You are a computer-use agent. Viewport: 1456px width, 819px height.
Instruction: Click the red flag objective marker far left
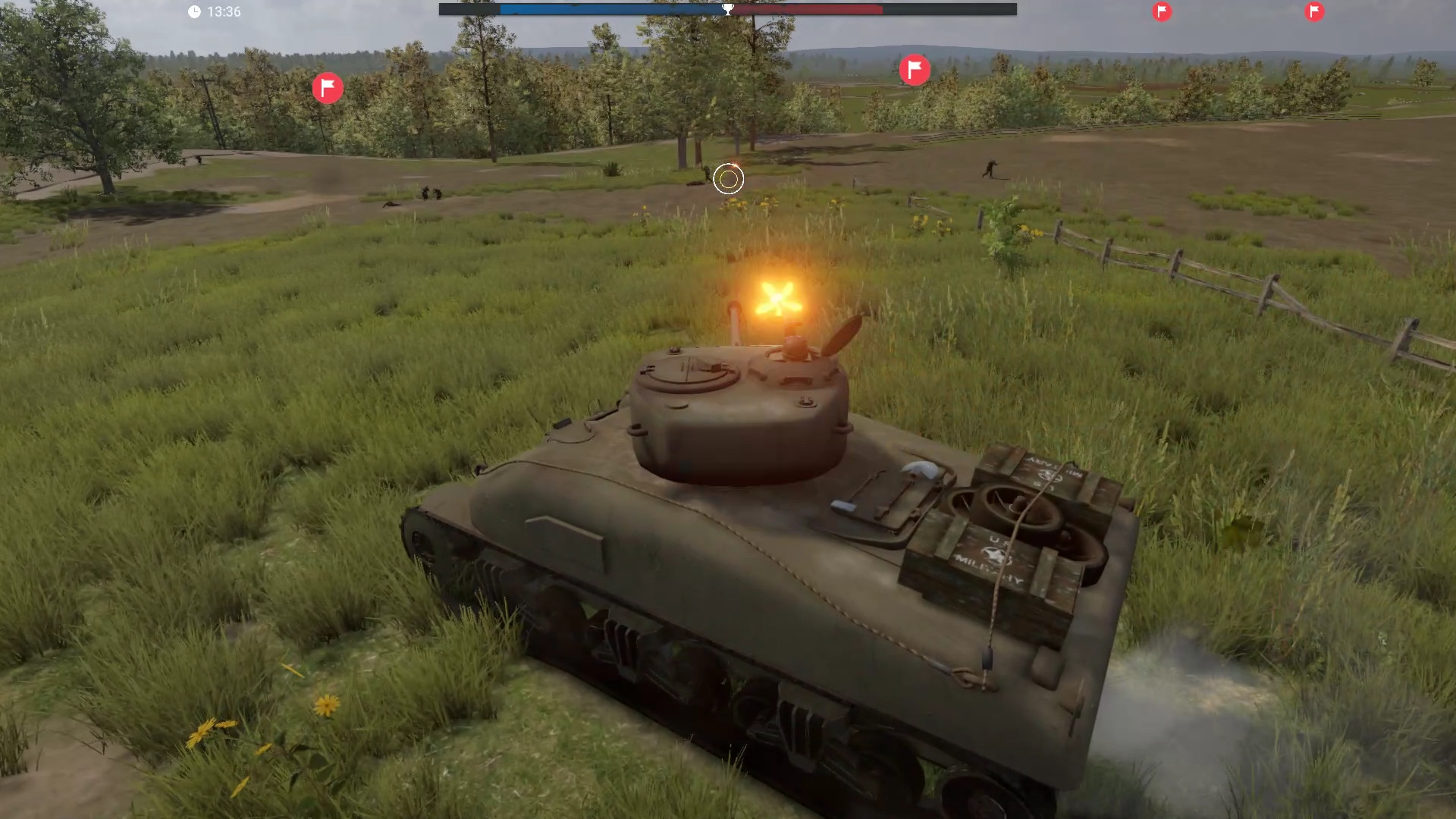328,87
